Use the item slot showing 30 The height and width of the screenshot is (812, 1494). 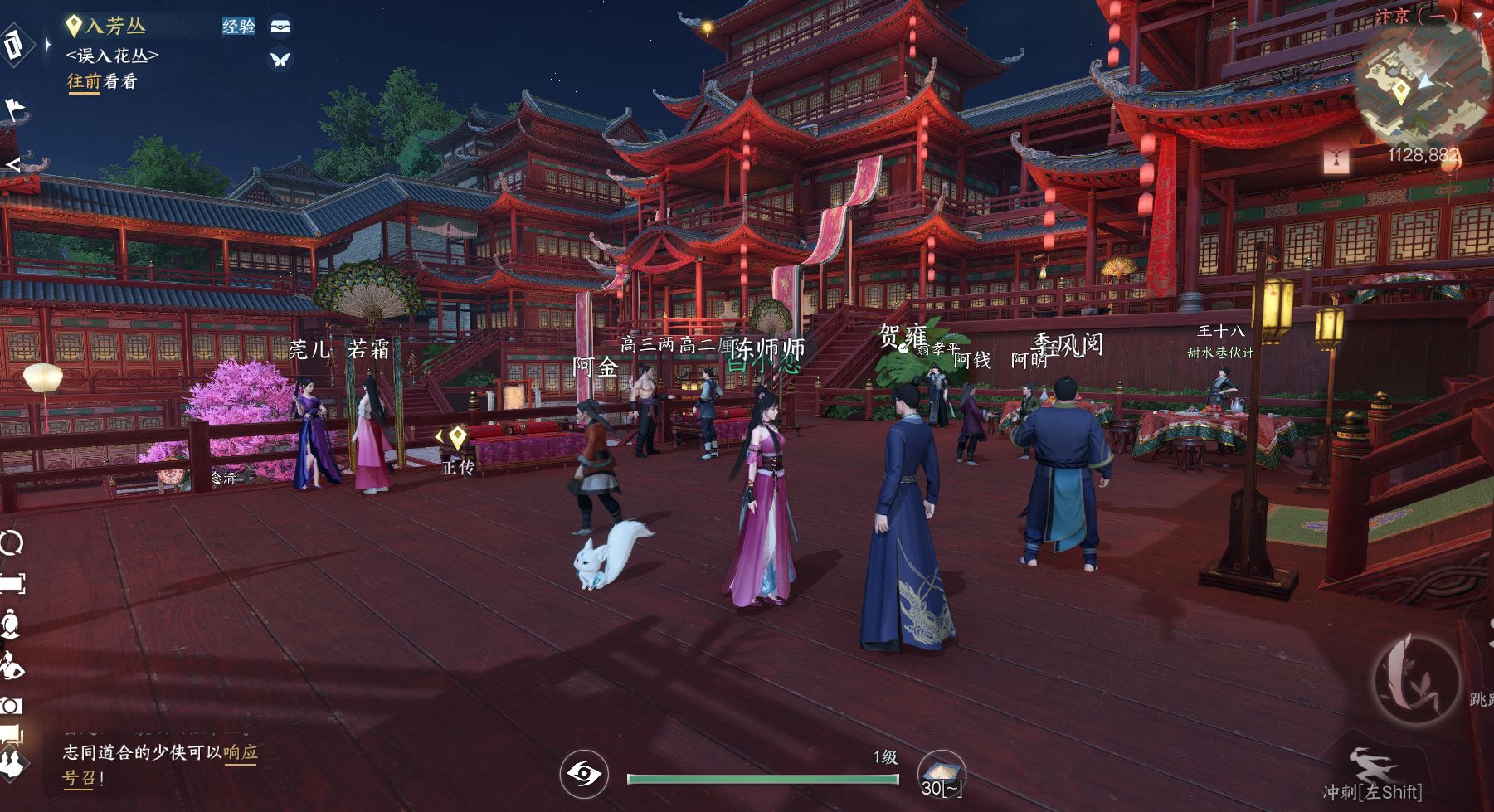click(x=942, y=773)
